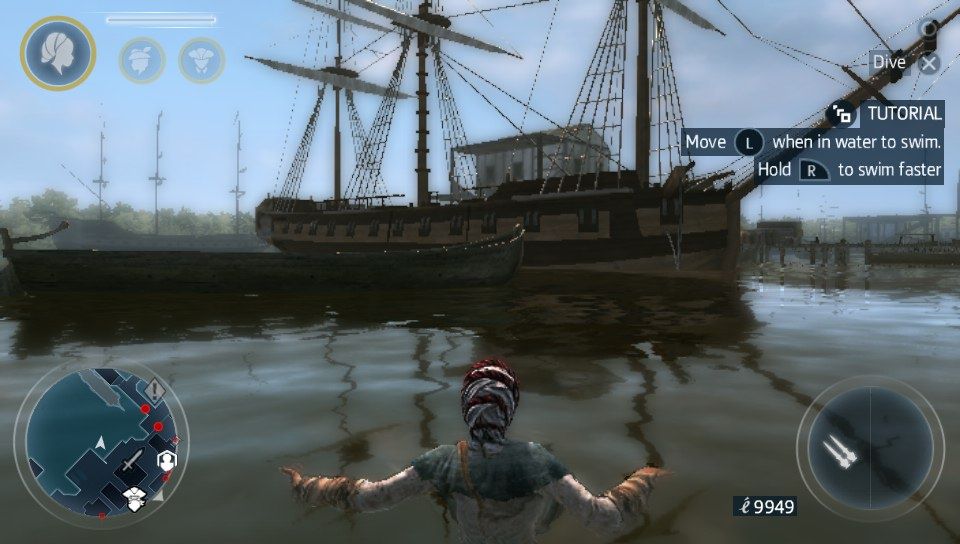Click the exclamation mission marker on minimap
The width and height of the screenshot is (960, 544).
coord(156,388)
